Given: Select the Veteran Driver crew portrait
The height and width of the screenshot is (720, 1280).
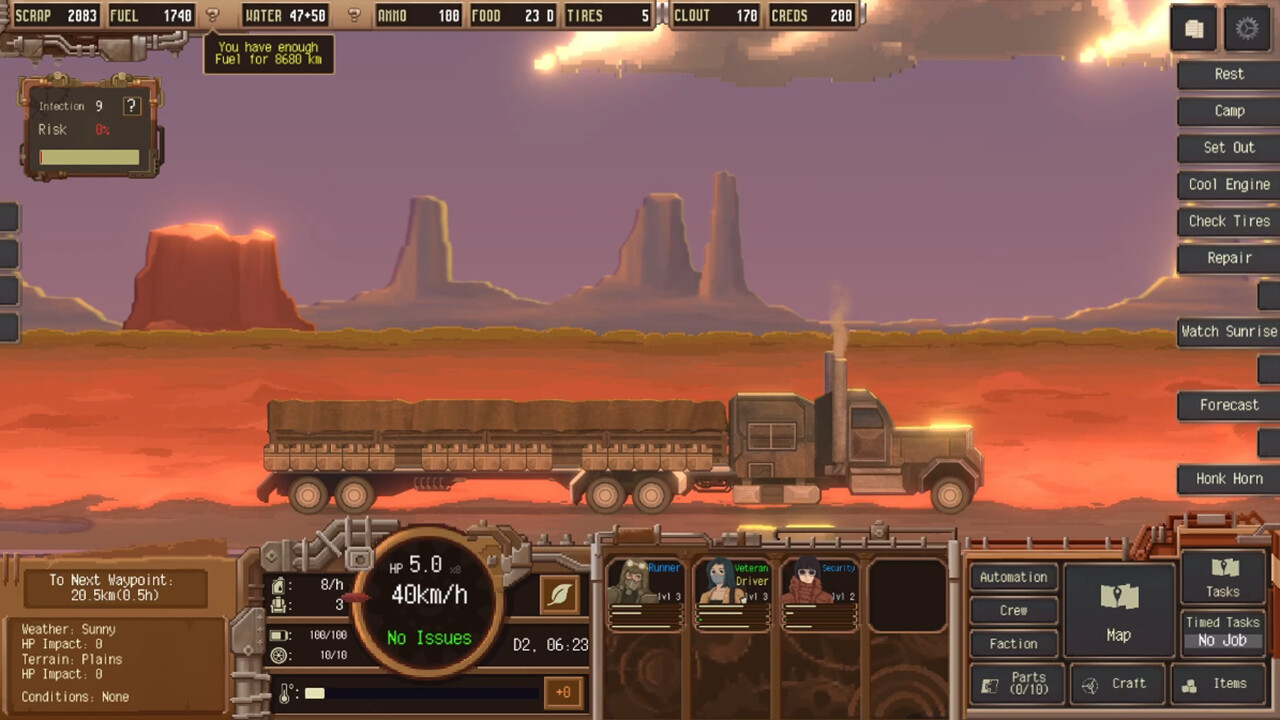Looking at the screenshot, I should coord(733,595).
